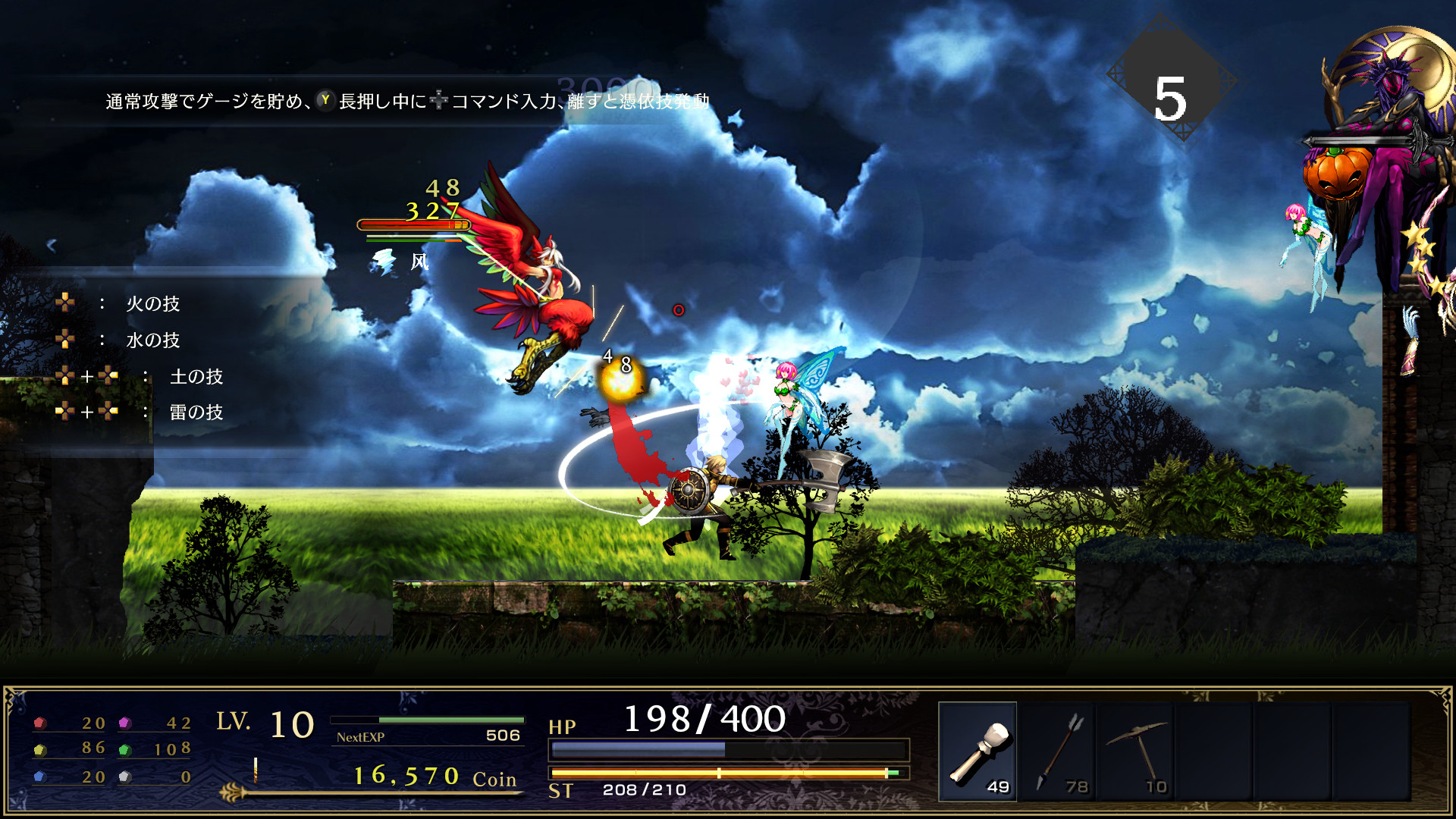Screen dimensions: 1456x819
Task: Click the d-pad icon beside 火の技
Action: [64, 303]
